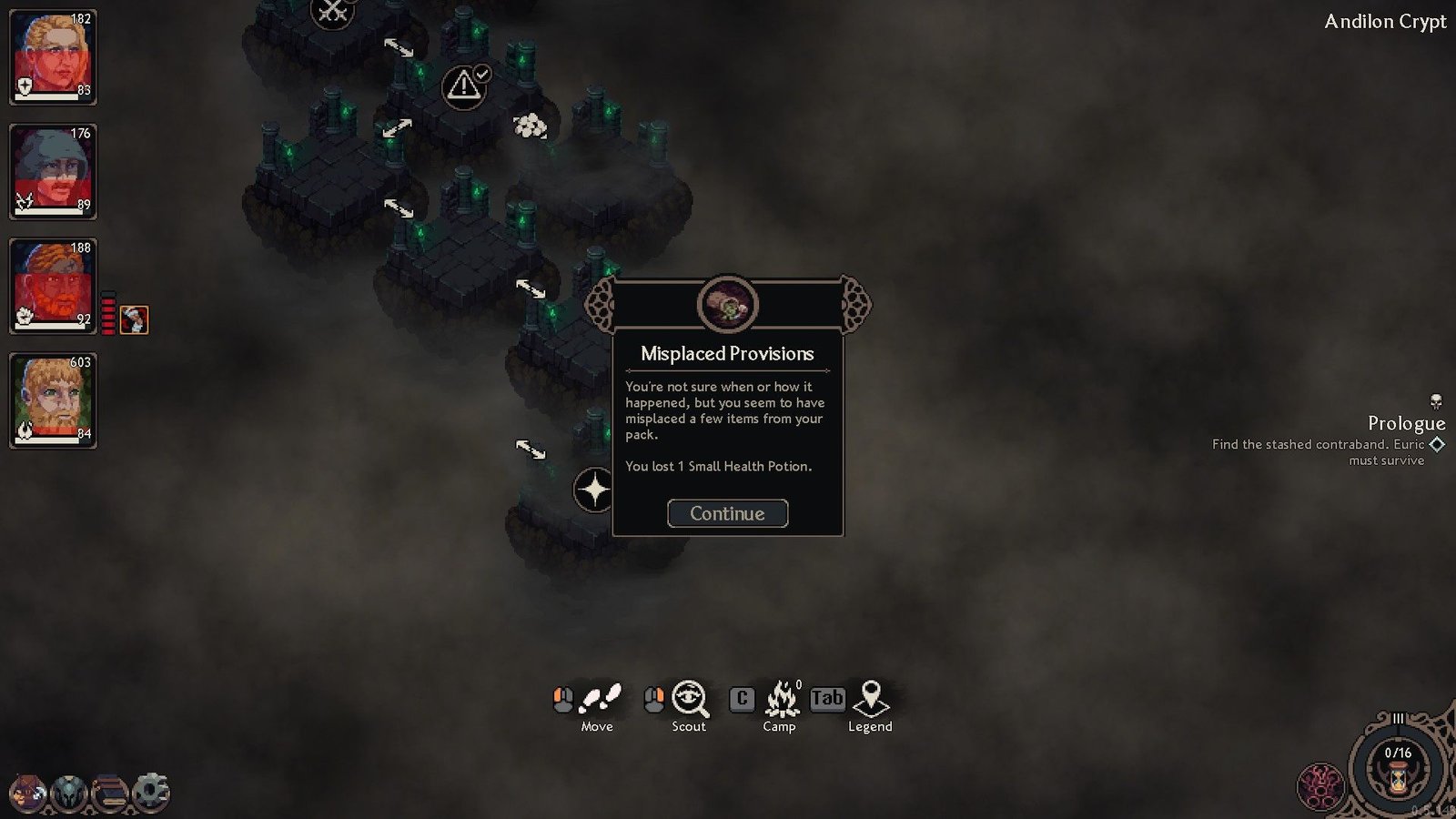Activate the Move footsteps action

tap(600, 699)
